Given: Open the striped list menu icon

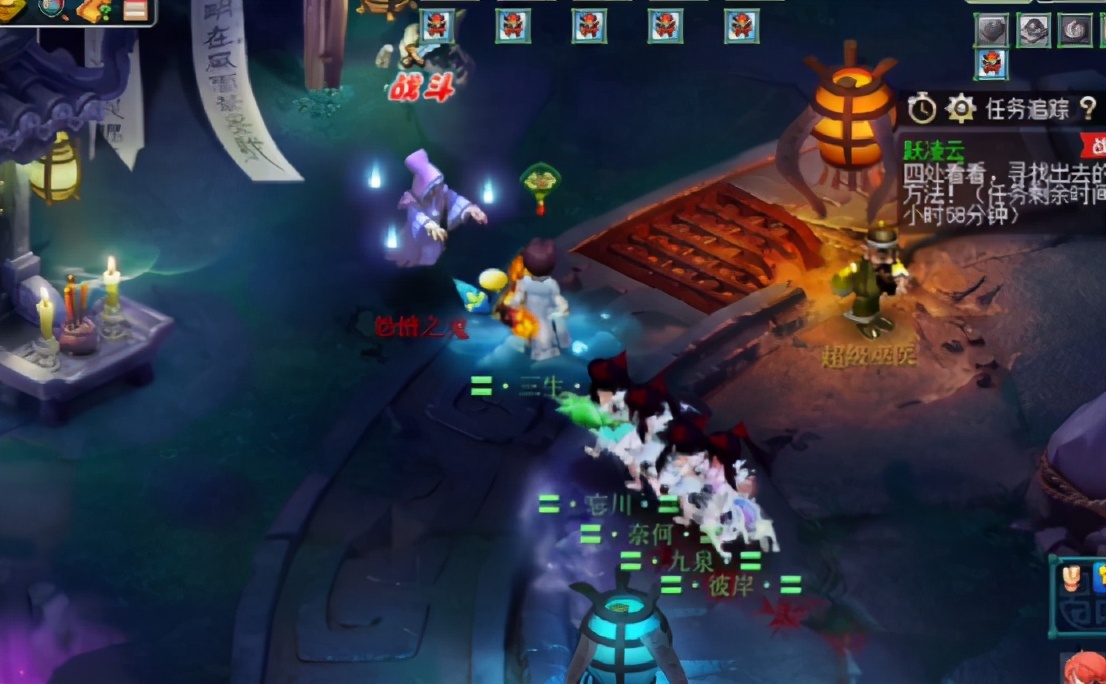Looking at the screenshot, I should (x=135, y=10).
